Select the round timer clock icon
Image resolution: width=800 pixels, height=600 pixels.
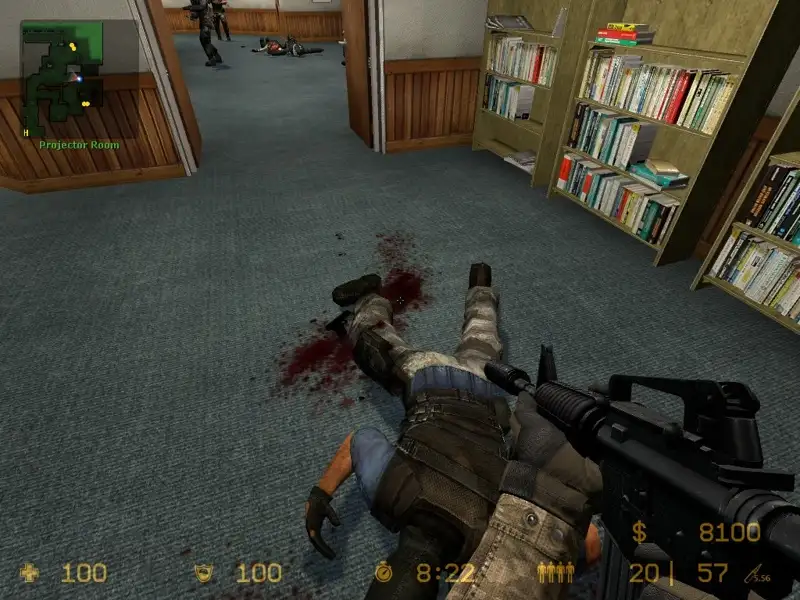click(385, 573)
